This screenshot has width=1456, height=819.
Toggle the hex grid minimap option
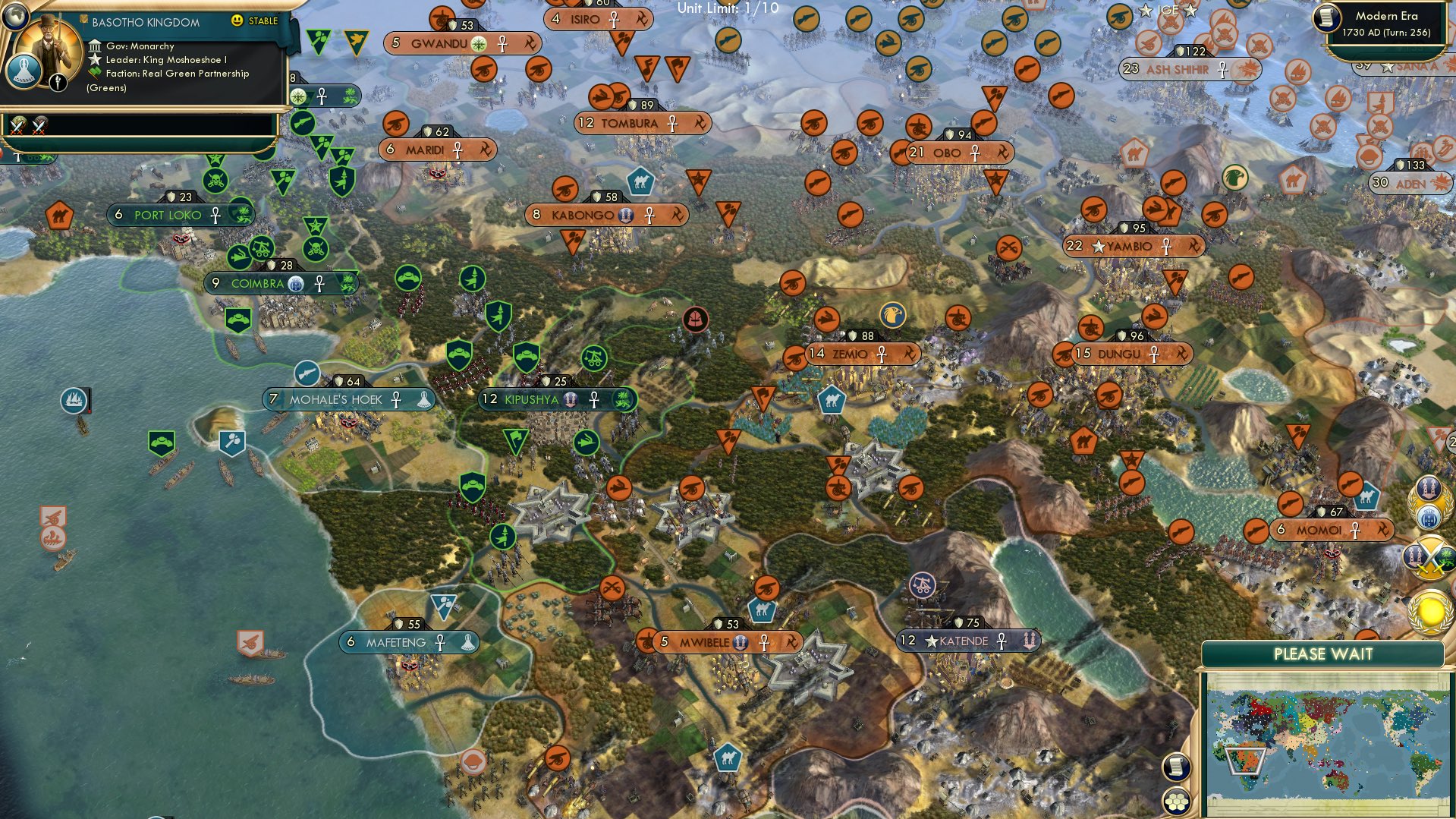coord(1175,801)
